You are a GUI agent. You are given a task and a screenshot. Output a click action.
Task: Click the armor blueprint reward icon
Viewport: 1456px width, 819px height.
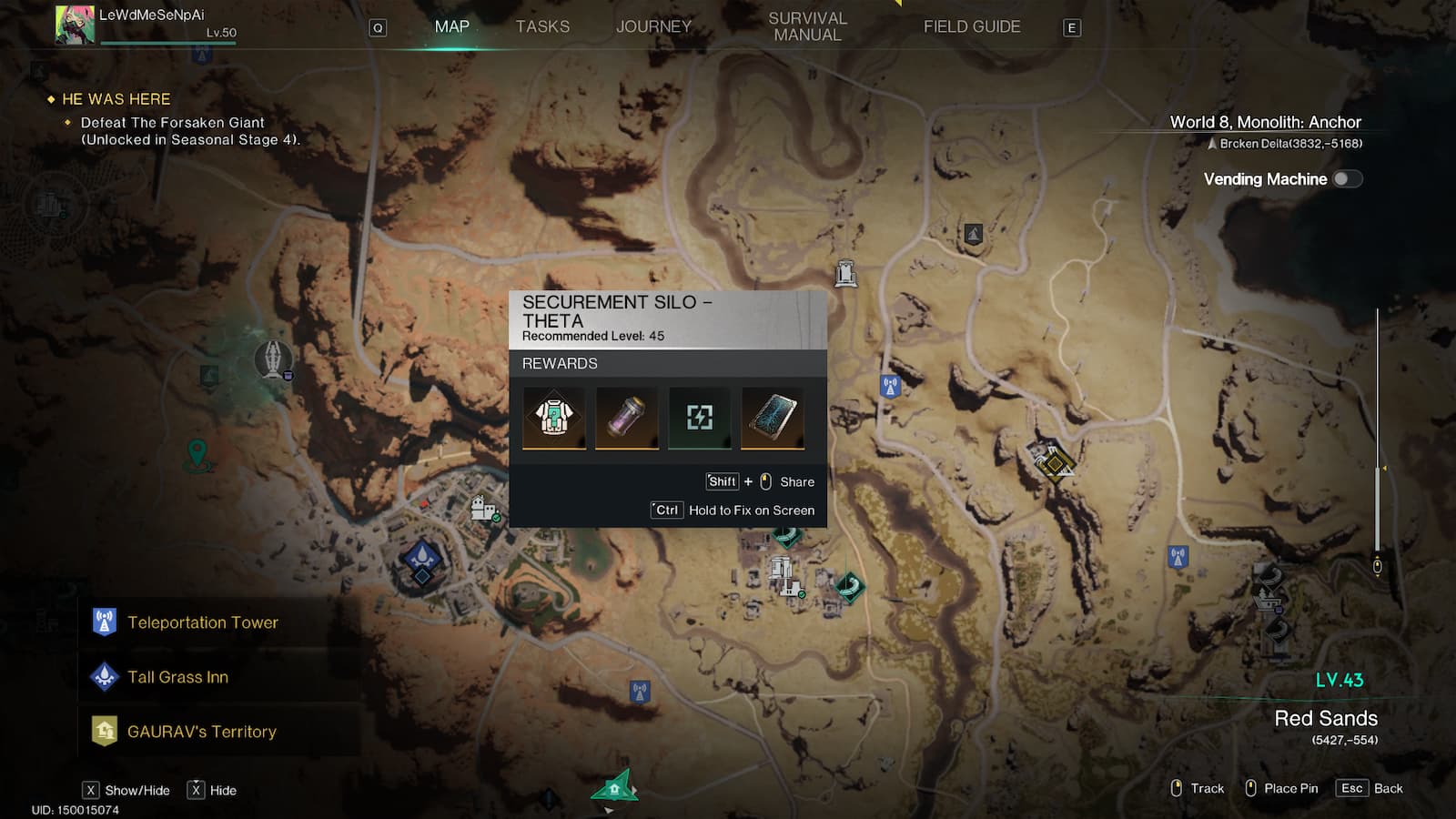(554, 418)
